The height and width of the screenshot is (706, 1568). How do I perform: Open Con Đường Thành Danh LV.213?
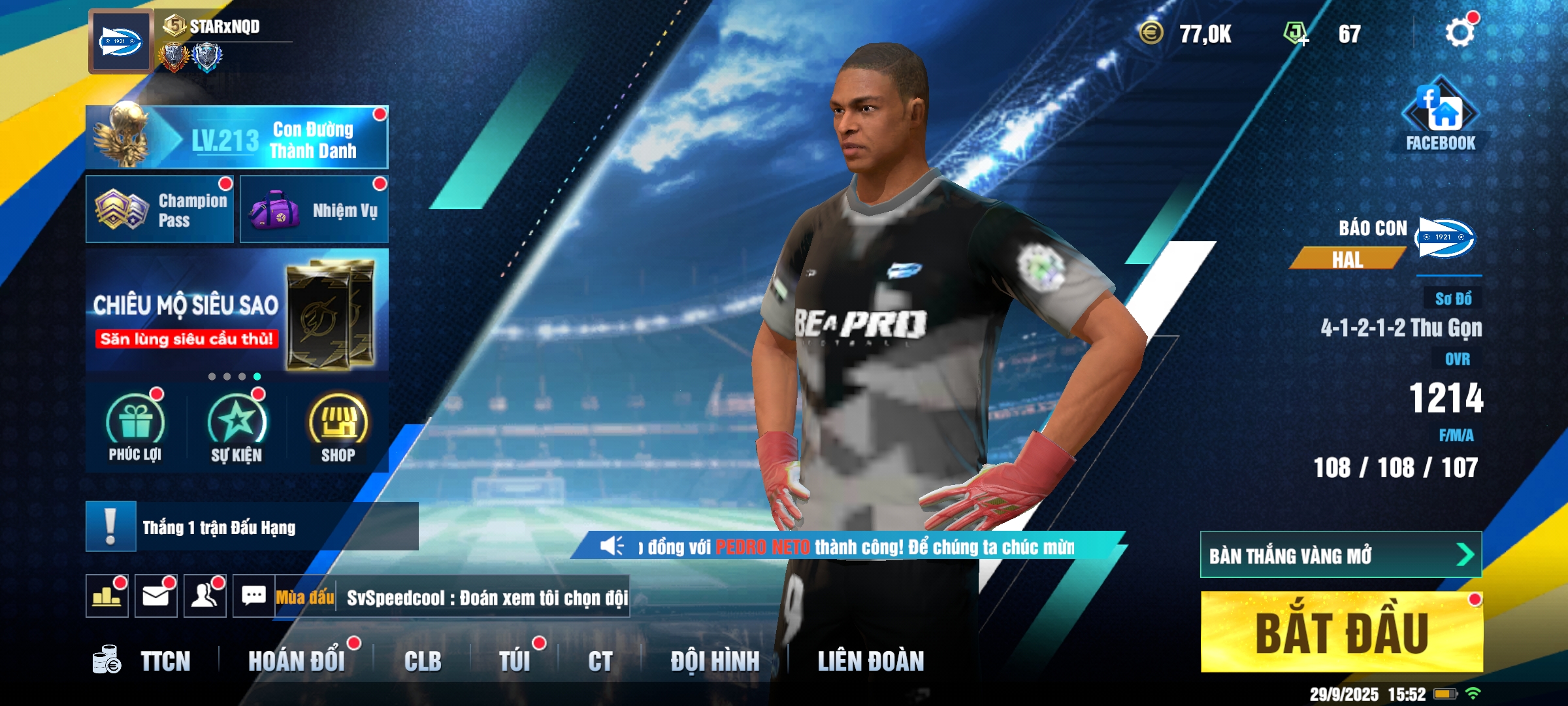[x=237, y=138]
